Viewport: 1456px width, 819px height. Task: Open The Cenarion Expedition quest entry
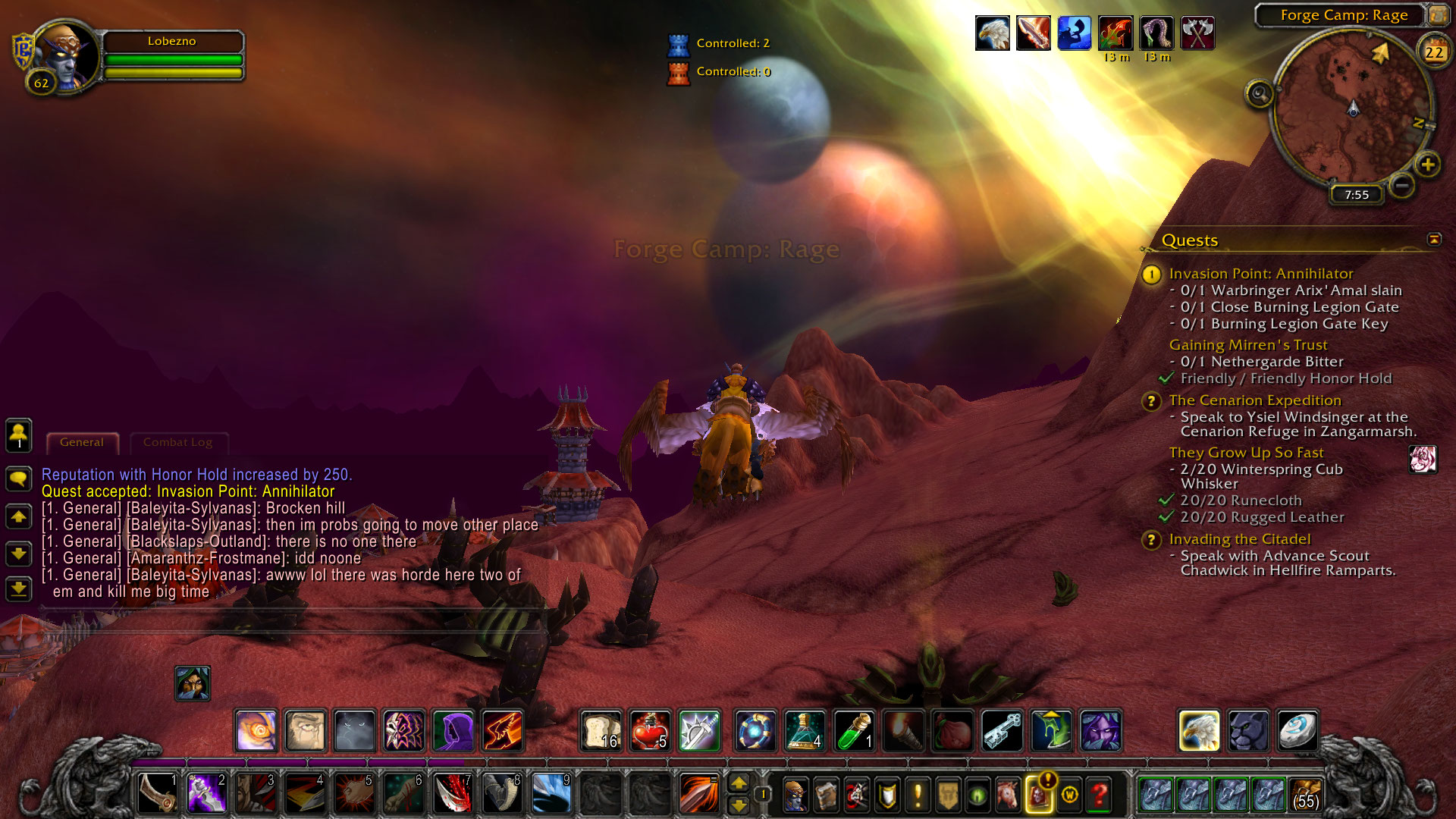(1254, 400)
